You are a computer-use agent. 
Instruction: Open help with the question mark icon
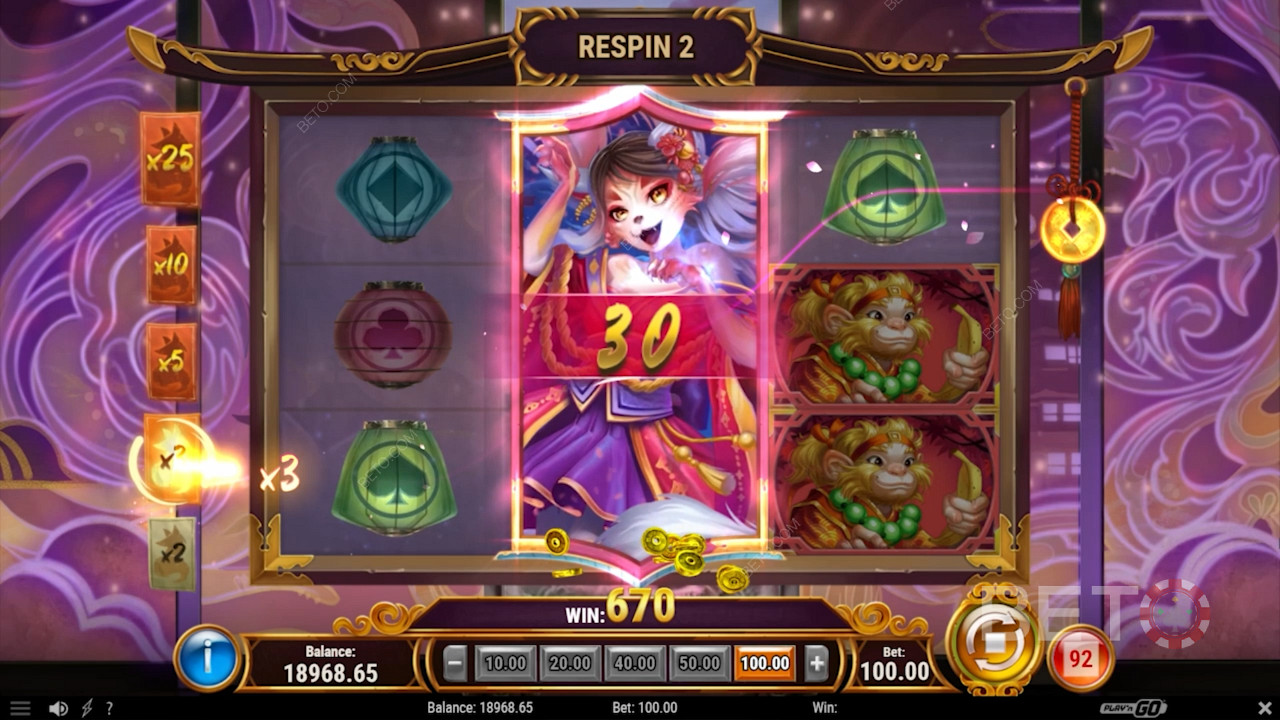point(109,708)
